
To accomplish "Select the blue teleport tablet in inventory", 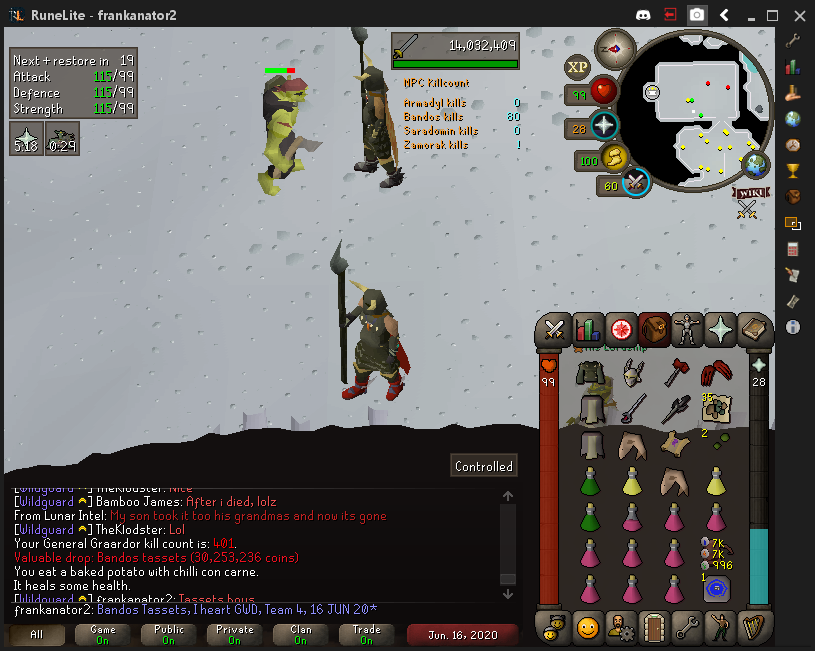I will [x=715, y=589].
